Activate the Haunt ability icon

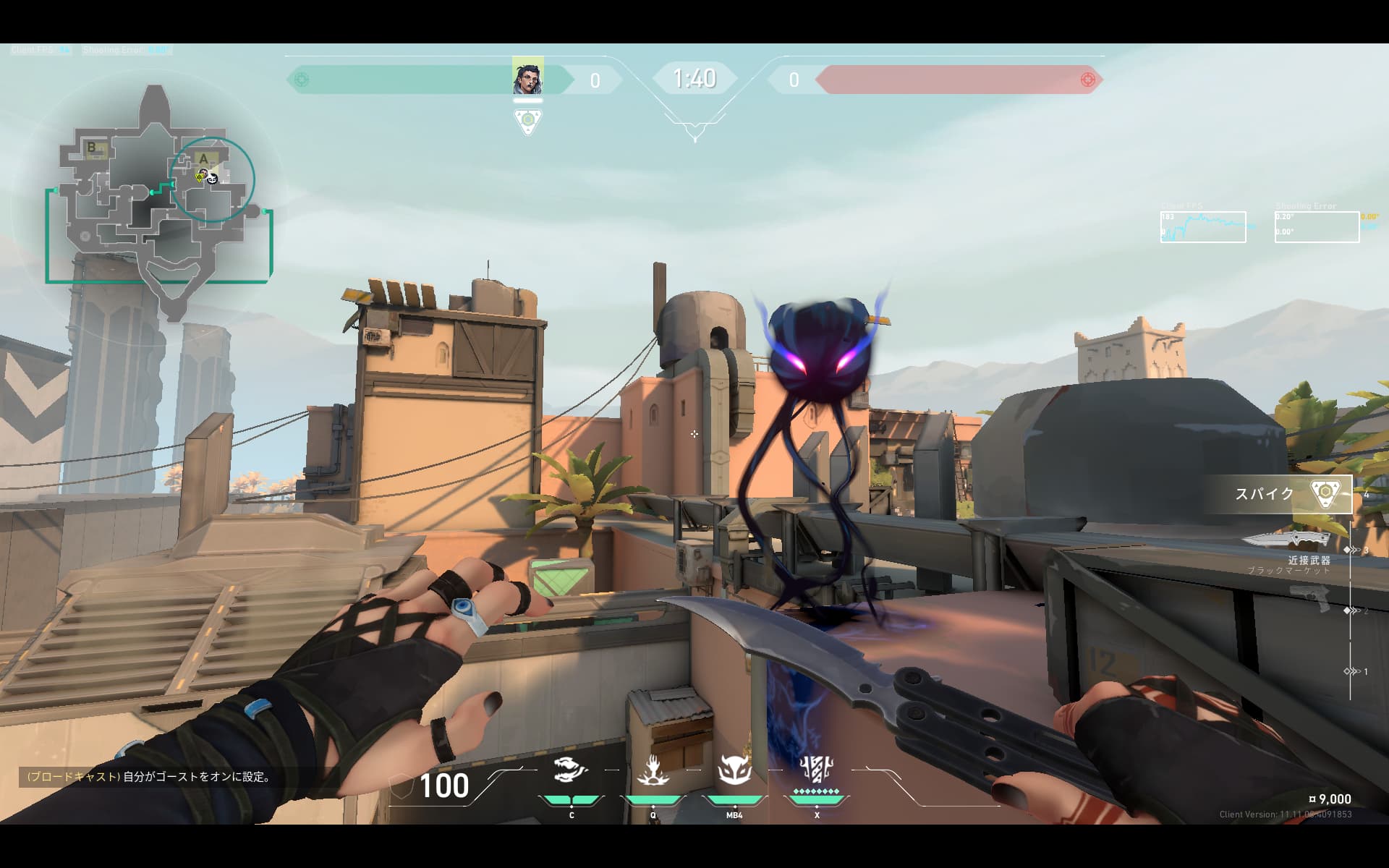click(734, 770)
